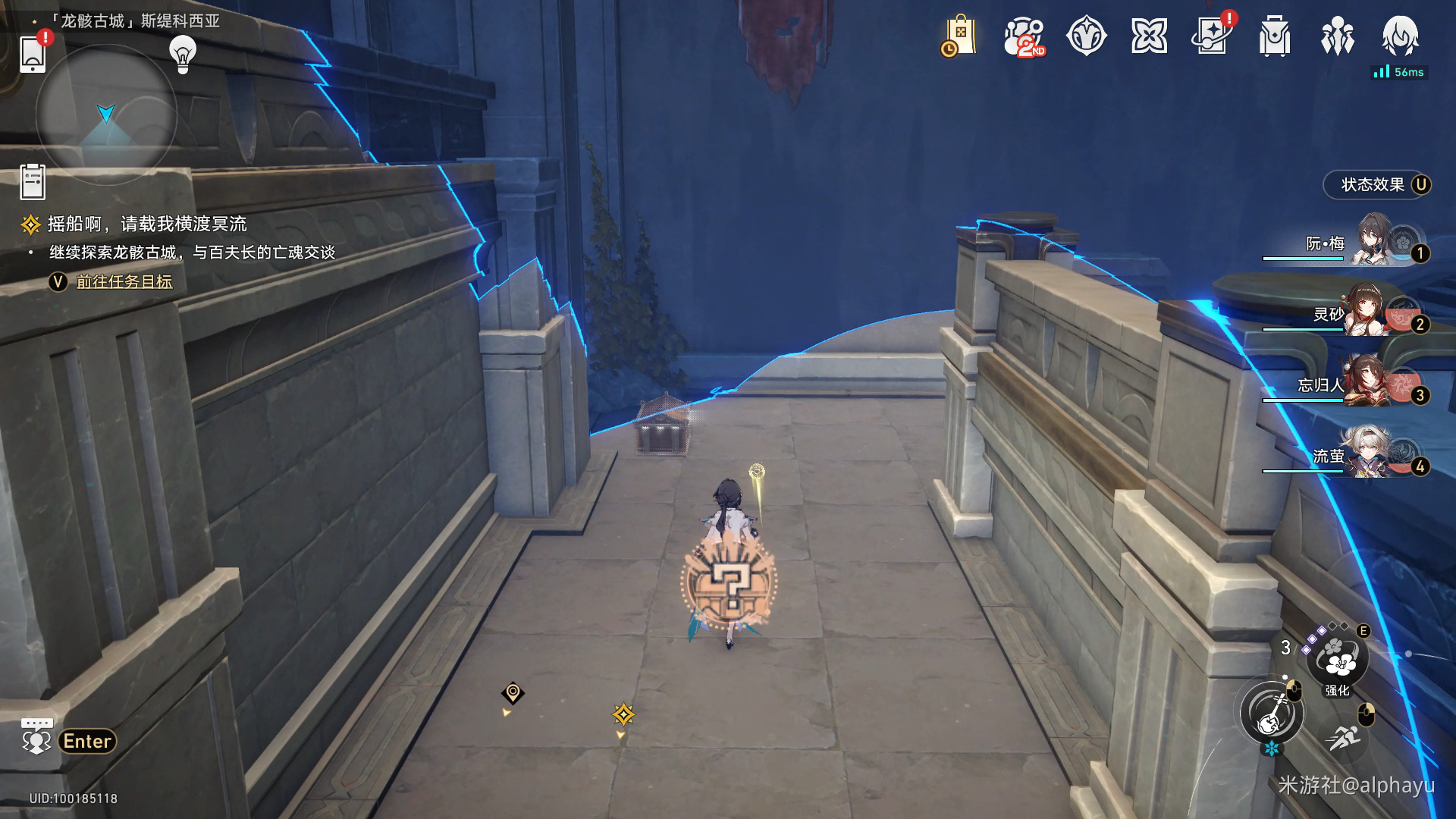This screenshot has width=1456, height=819.
Task: Open the team lineup icon
Action: pos(1338,36)
